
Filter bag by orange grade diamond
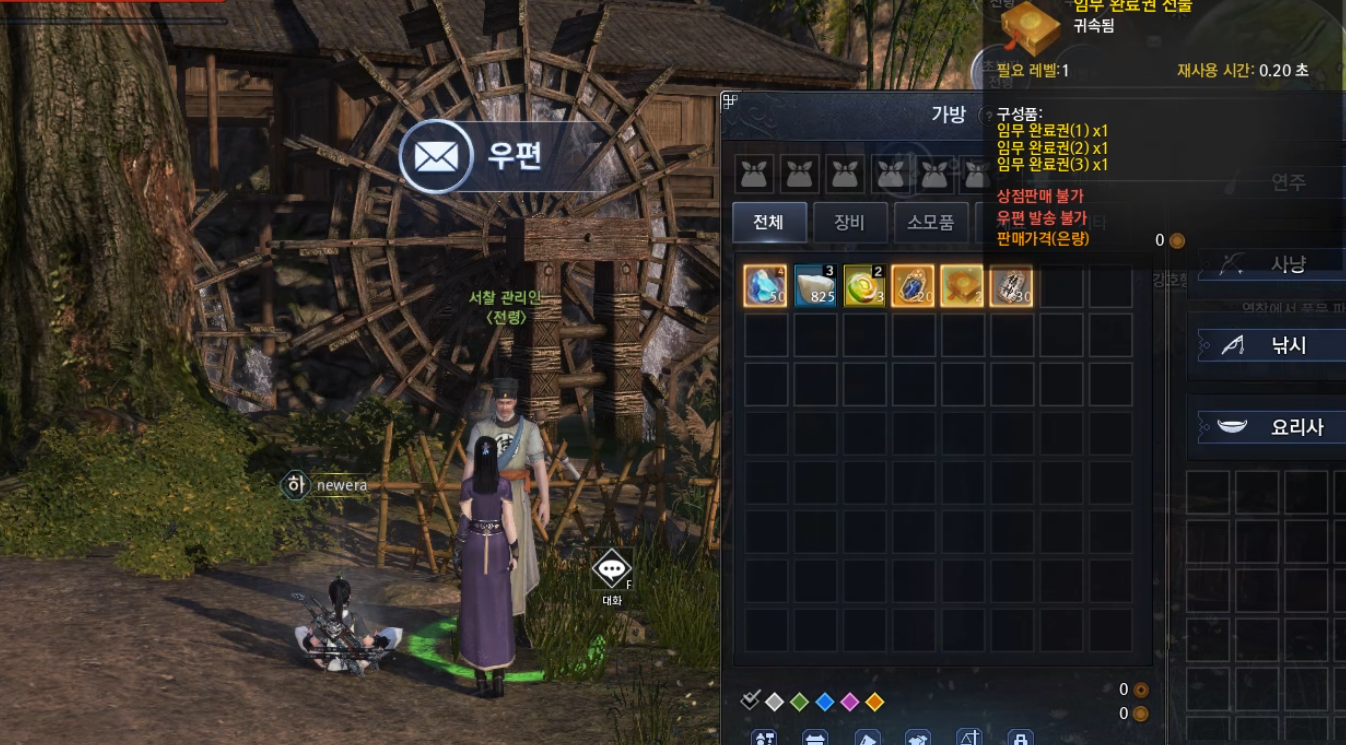pos(874,702)
